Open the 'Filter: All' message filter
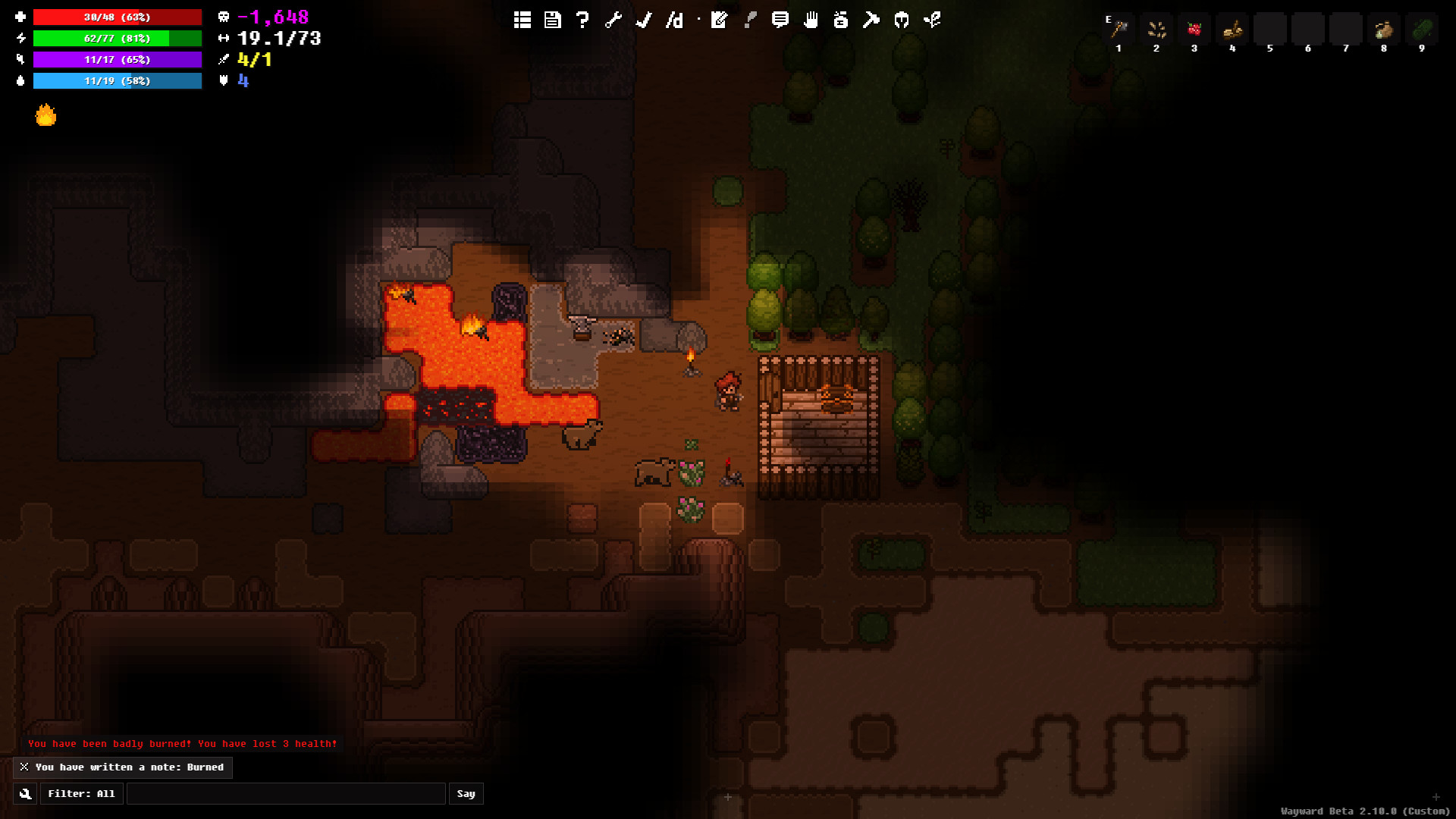The height and width of the screenshot is (819, 1456). click(x=81, y=794)
